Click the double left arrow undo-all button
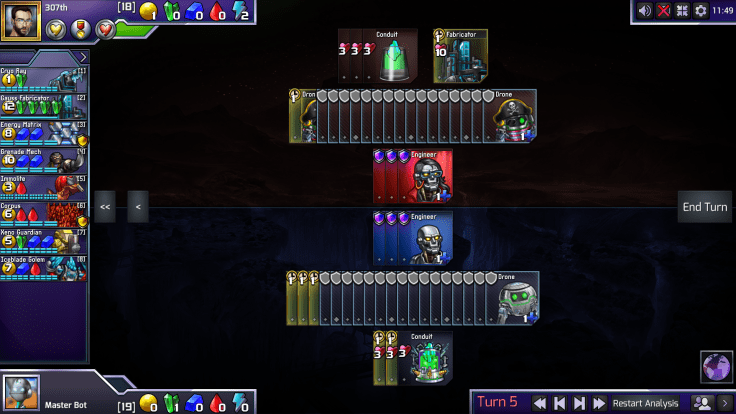 (x=105, y=207)
